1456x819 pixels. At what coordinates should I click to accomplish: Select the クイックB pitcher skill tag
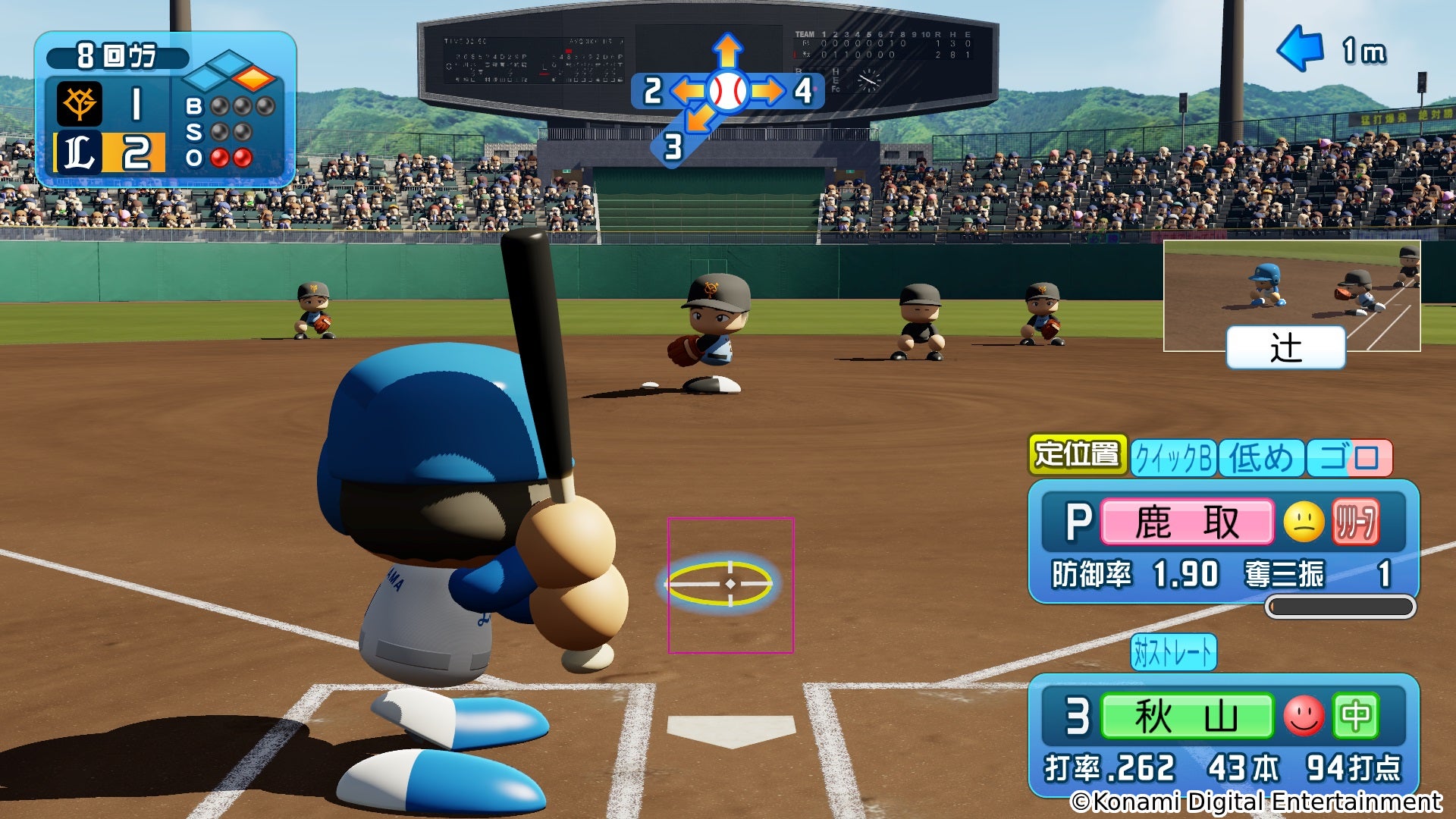(x=1173, y=458)
